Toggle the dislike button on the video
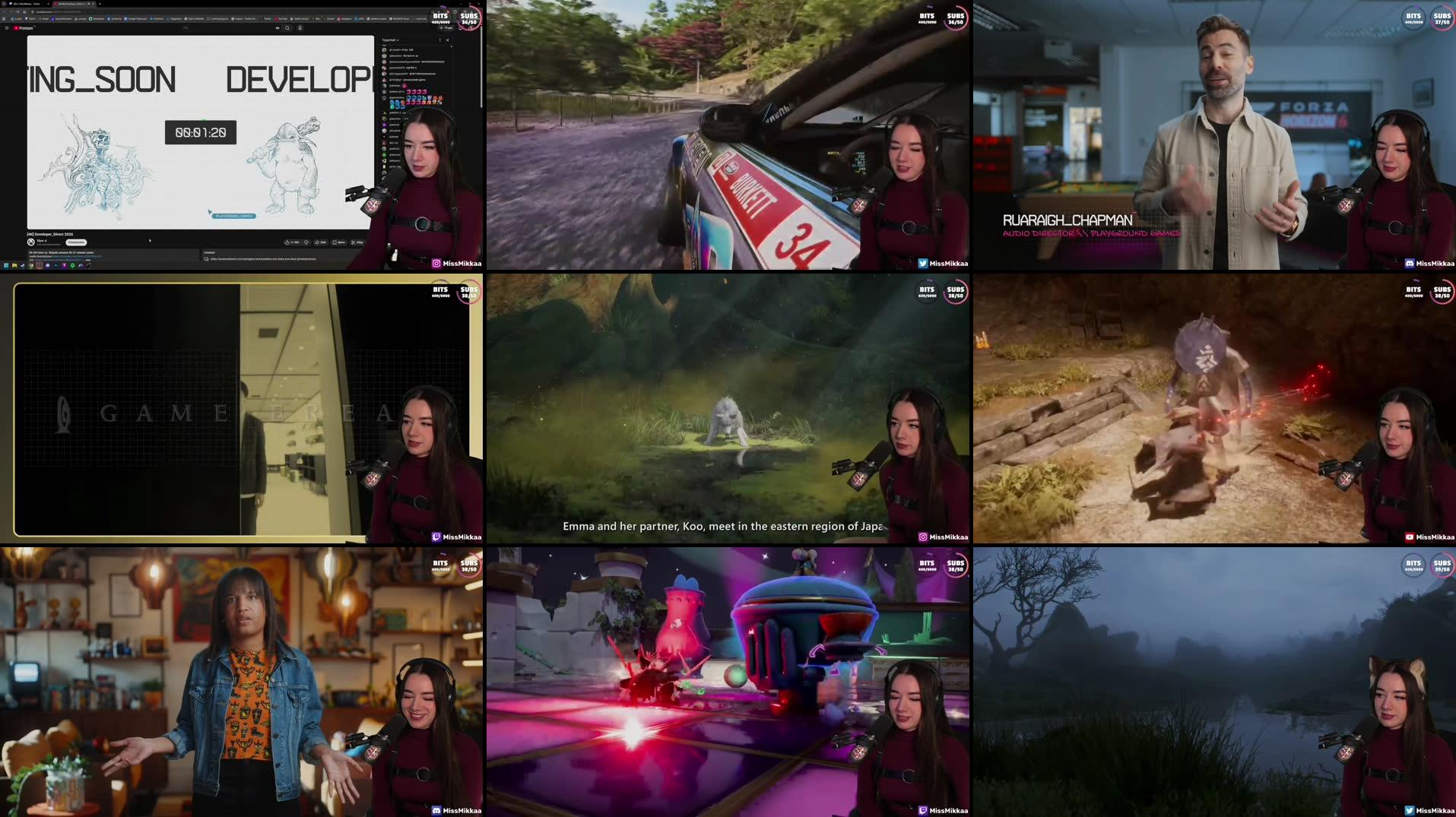 point(306,242)
